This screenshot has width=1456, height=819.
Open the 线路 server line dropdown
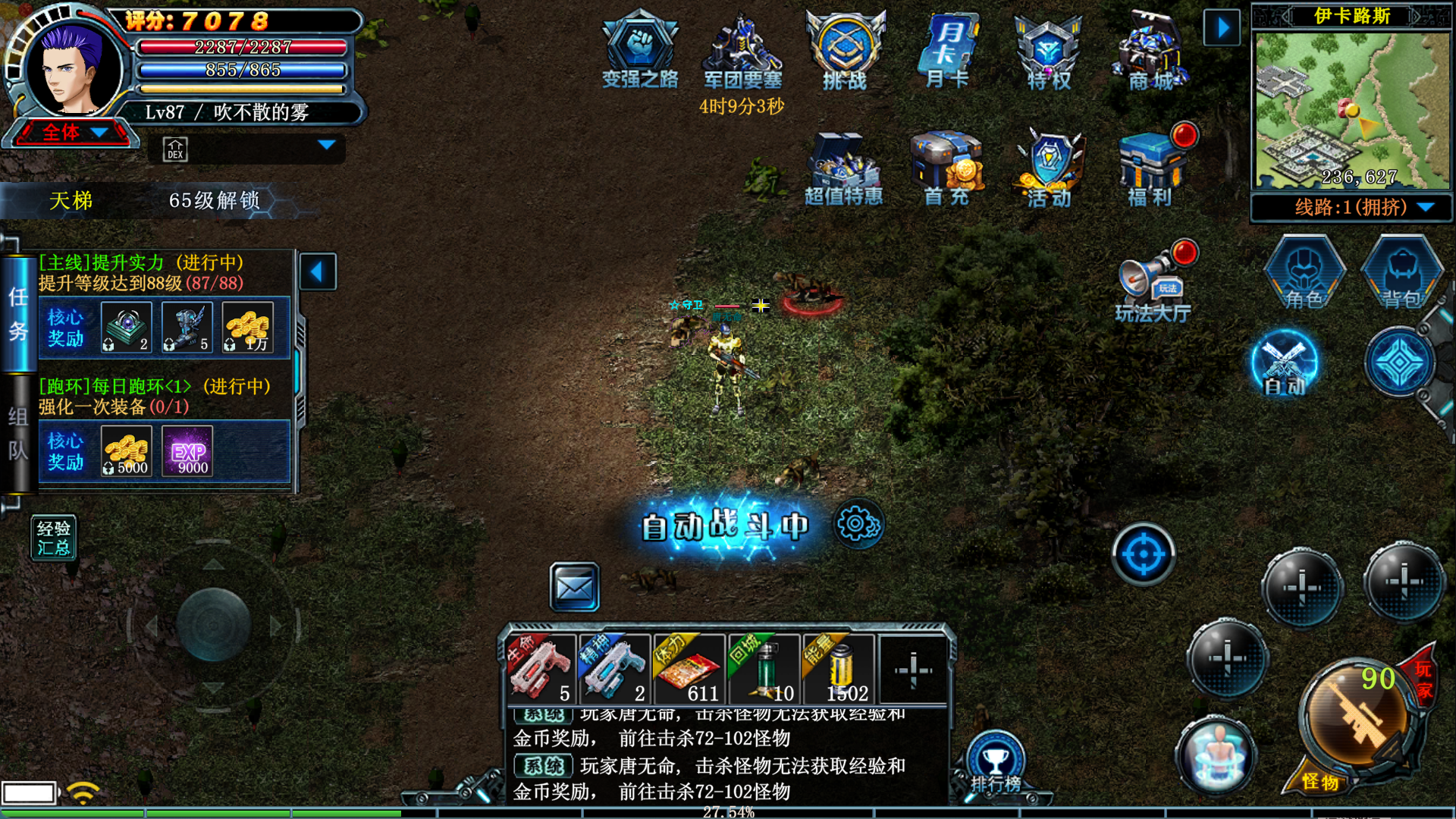click(1351, 207)
